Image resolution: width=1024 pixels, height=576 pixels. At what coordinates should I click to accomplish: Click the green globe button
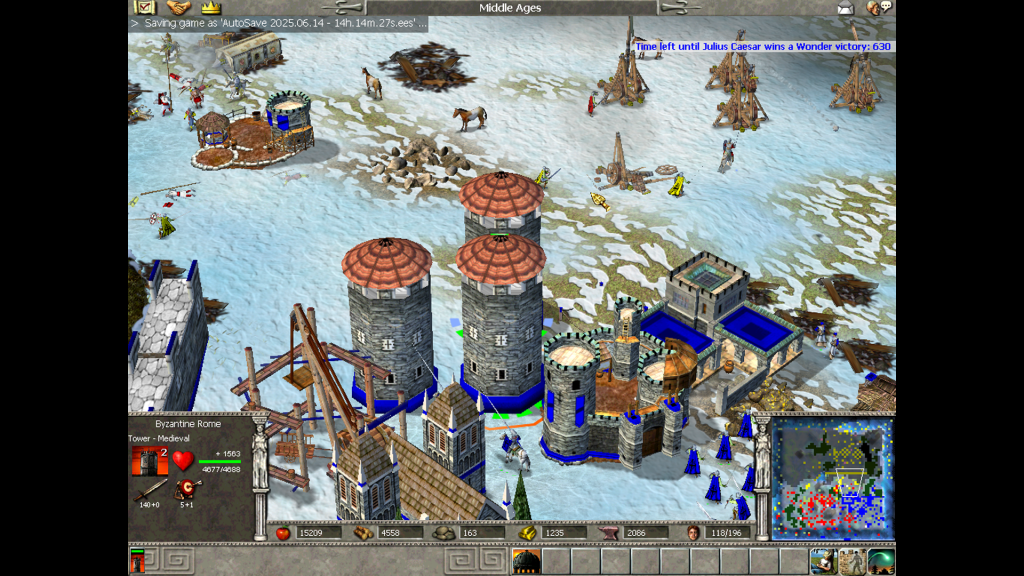(881, 561)
